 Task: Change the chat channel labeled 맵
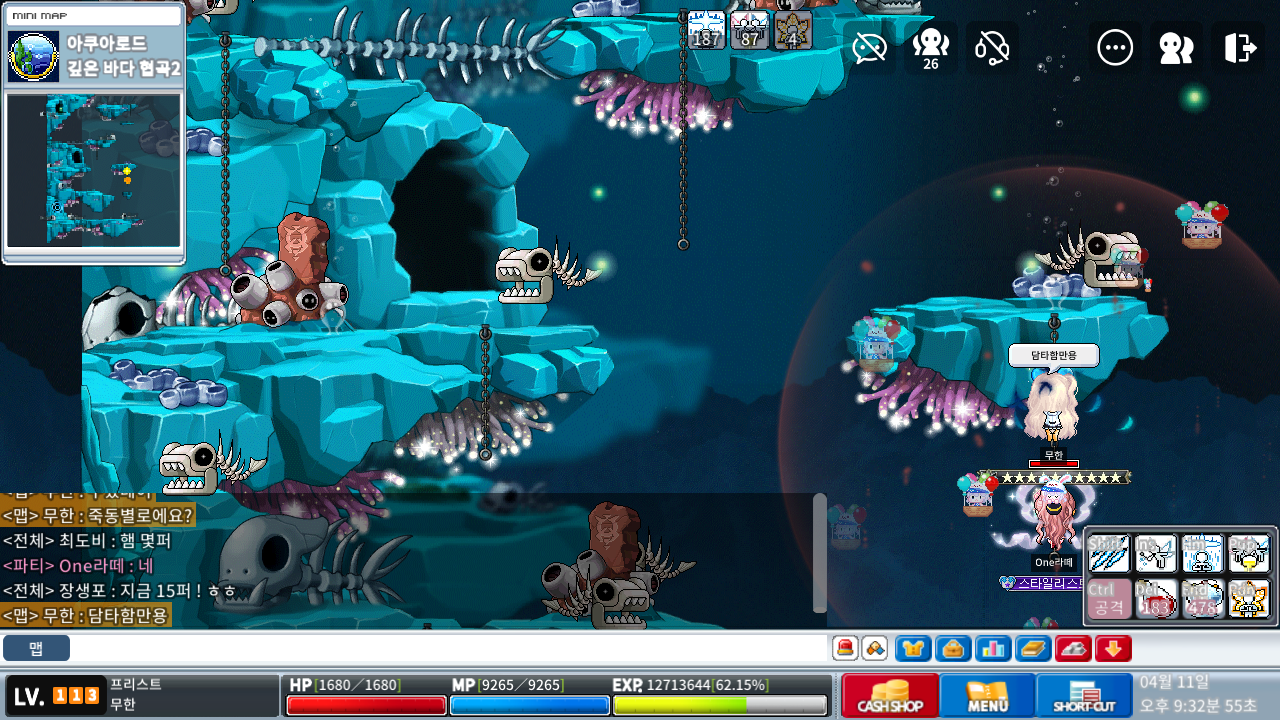36,648
